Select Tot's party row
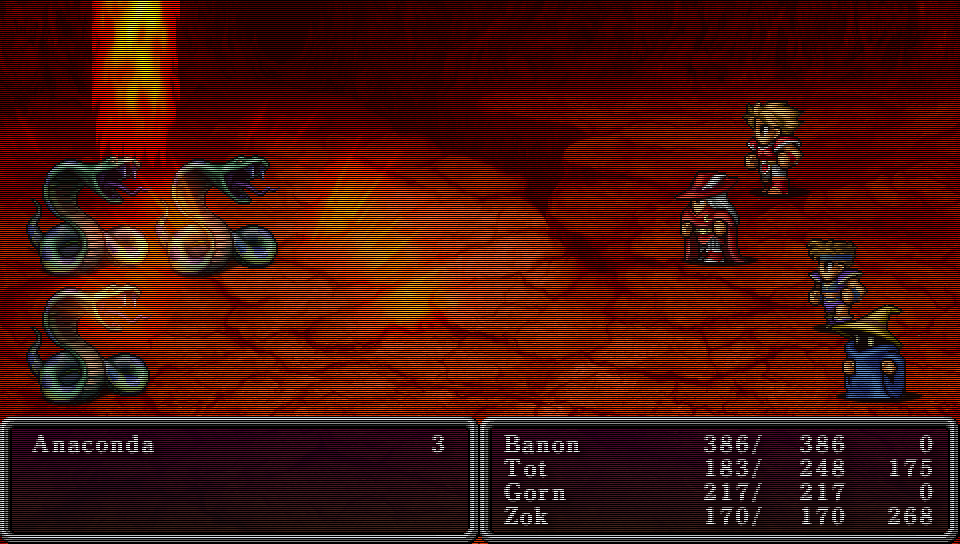960x544 pixels. [526, 469]
